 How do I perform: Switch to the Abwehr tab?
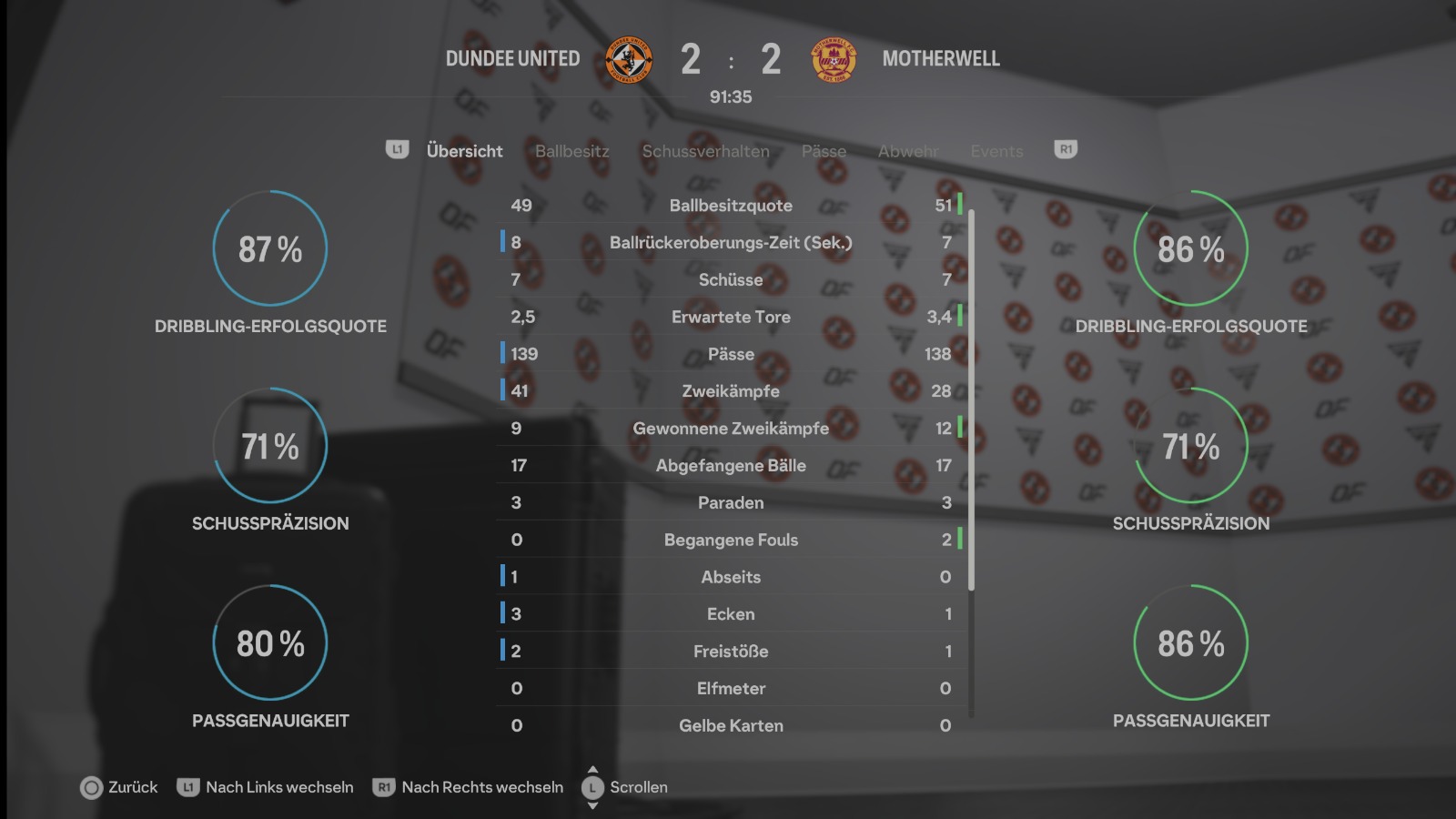click(x=907, y=151)
